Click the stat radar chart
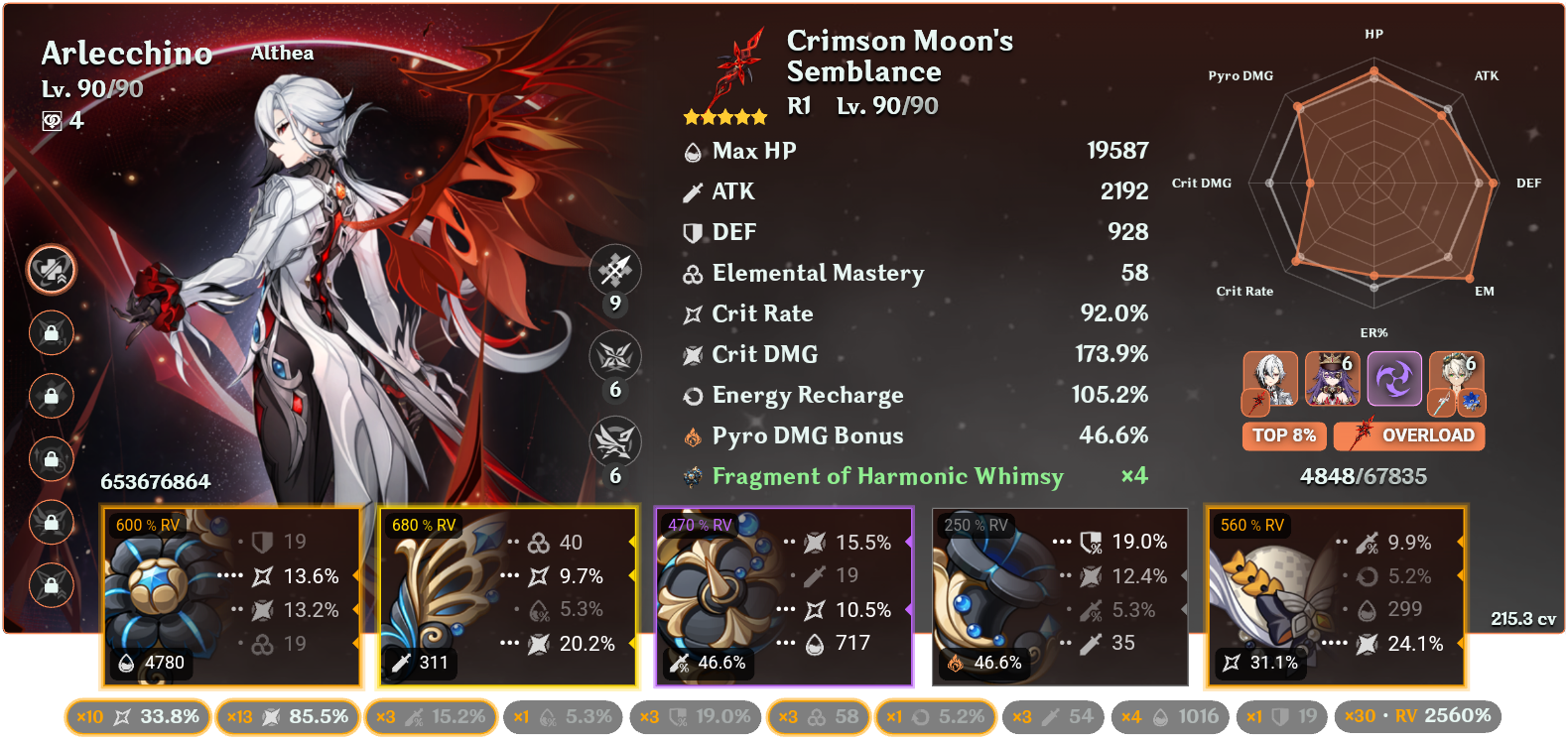Image resolution: width=1568 pixels, height=741 pixels. 1374,184
